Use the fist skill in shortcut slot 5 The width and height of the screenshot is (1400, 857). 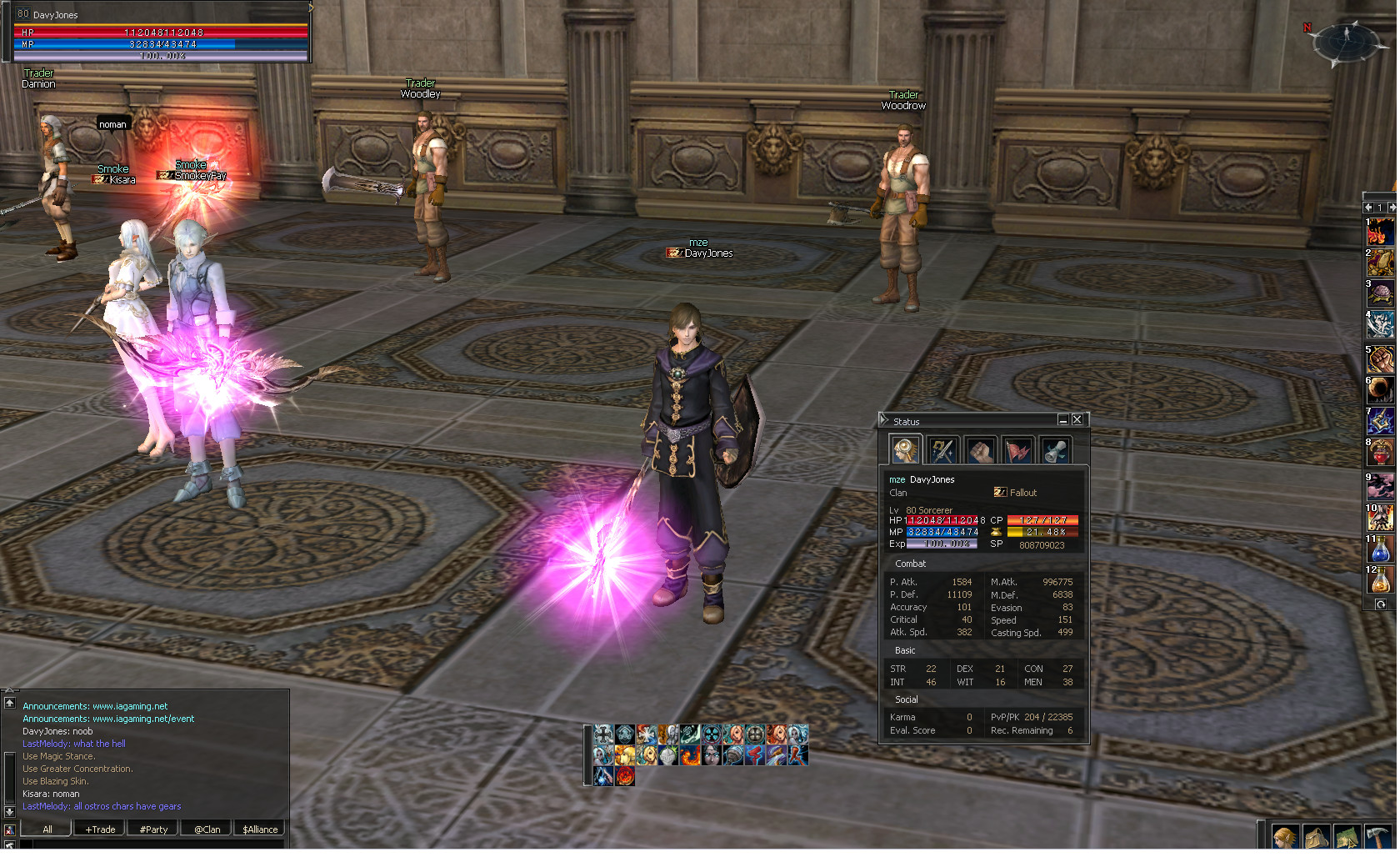point(1380,360)
